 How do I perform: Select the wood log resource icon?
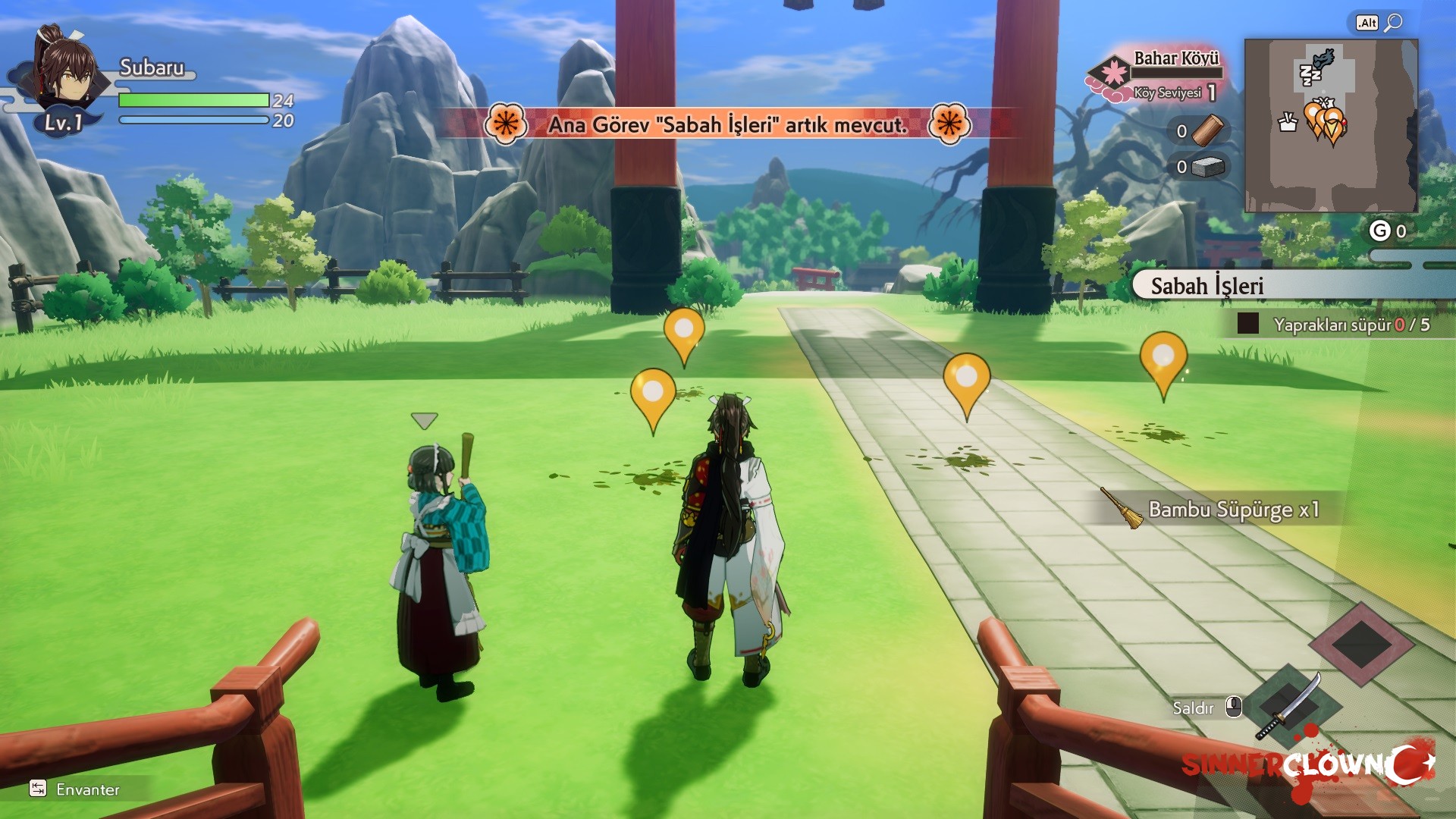(x=1208, y=130)
